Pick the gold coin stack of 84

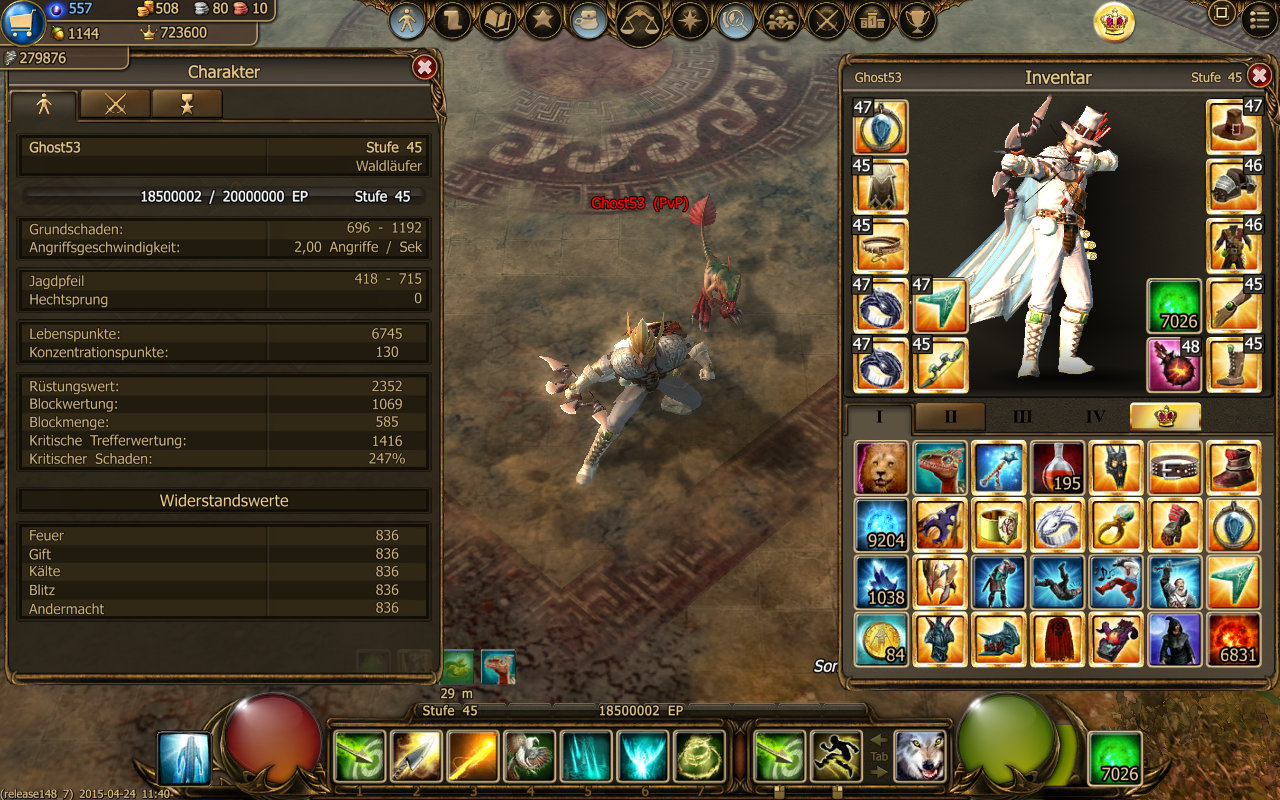(882, 640)
